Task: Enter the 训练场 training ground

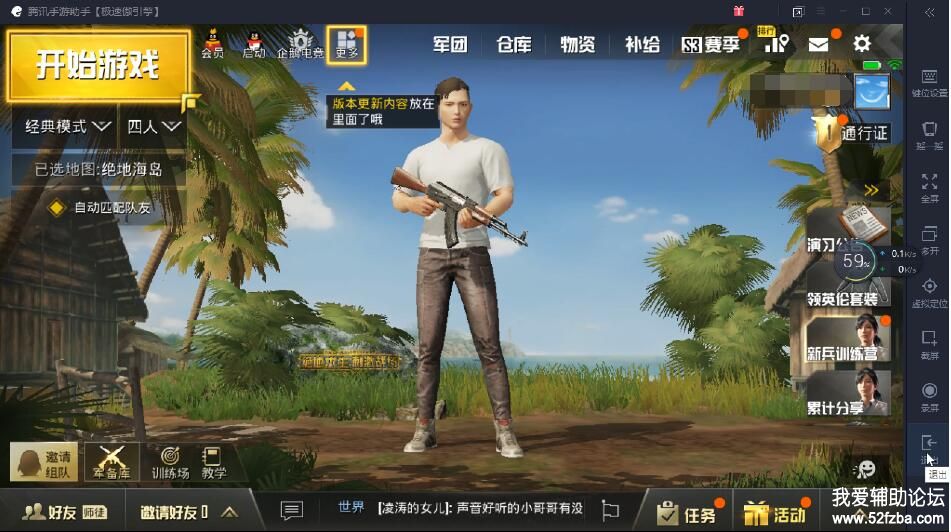Action: tap(170, 462)
